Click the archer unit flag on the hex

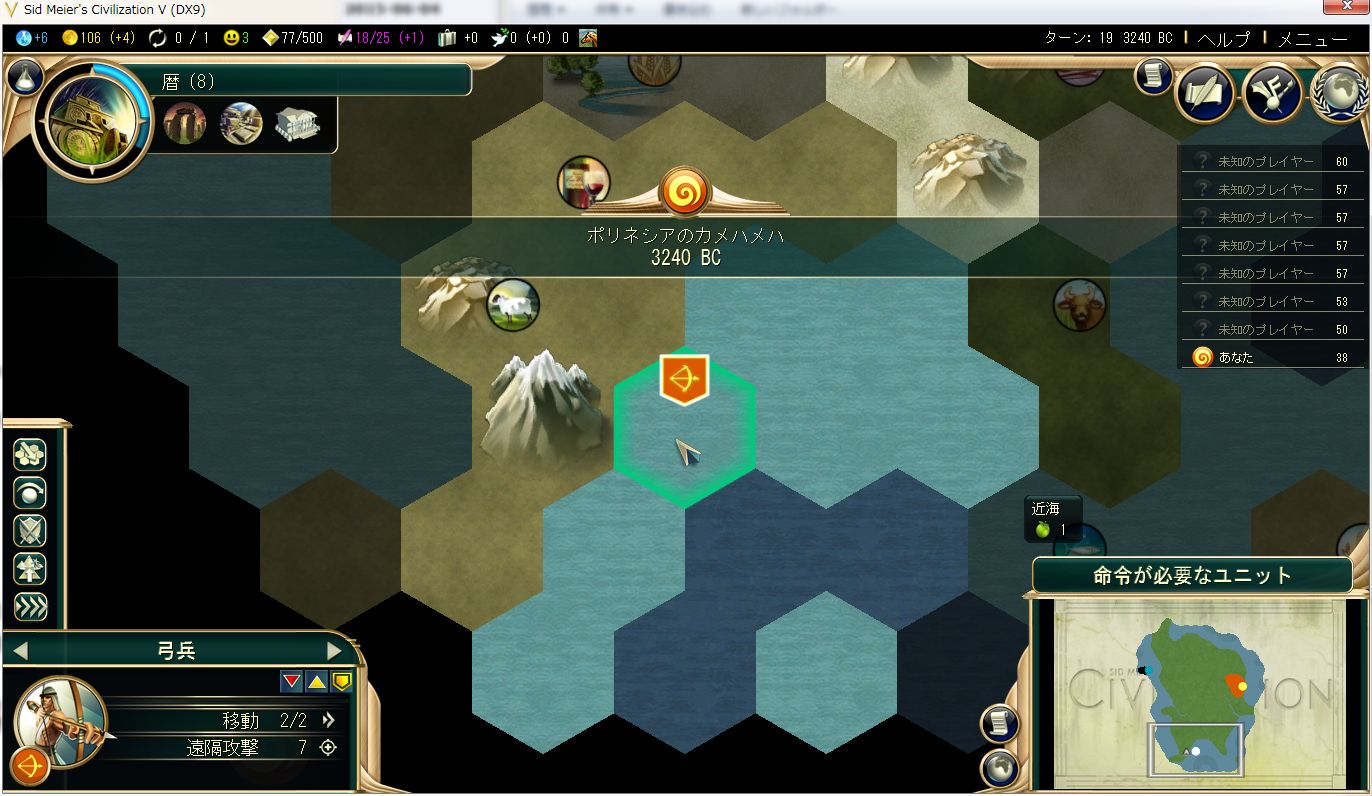tap(684, 379)
